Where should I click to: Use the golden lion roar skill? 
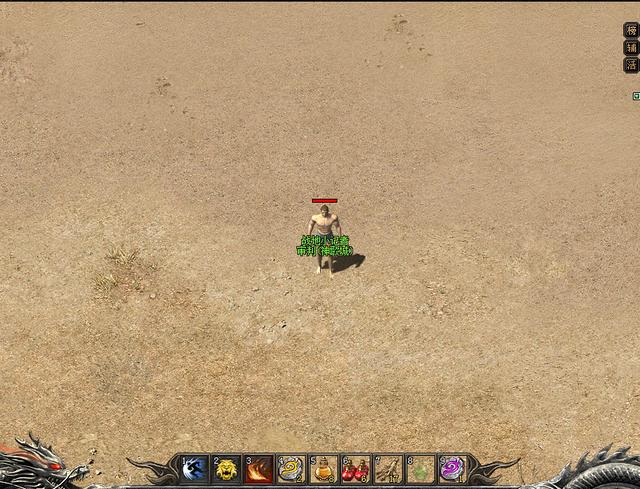(227, 469)
